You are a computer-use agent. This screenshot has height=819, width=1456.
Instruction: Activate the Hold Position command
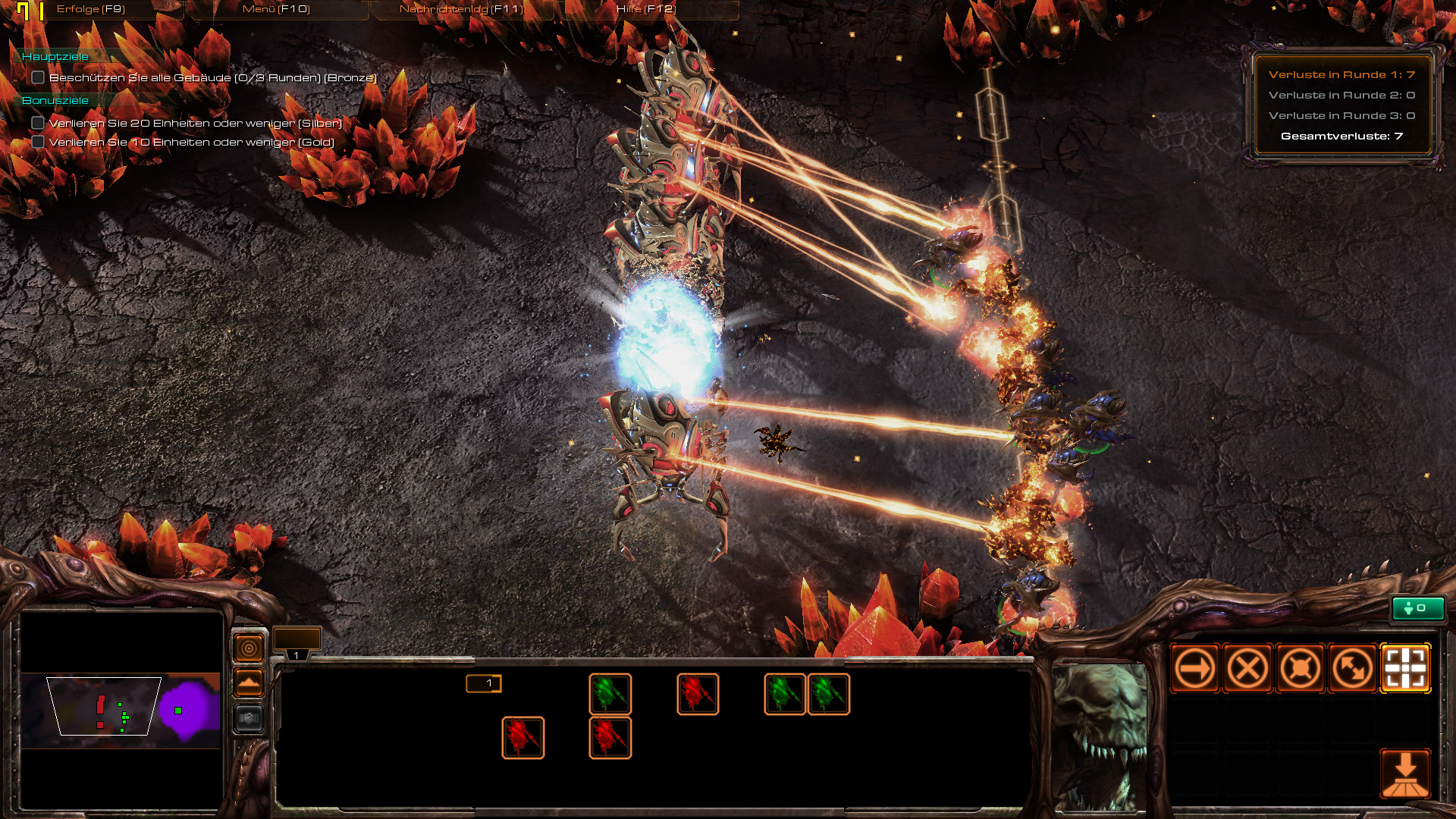pyautogui.click(x=1300, y=669)
